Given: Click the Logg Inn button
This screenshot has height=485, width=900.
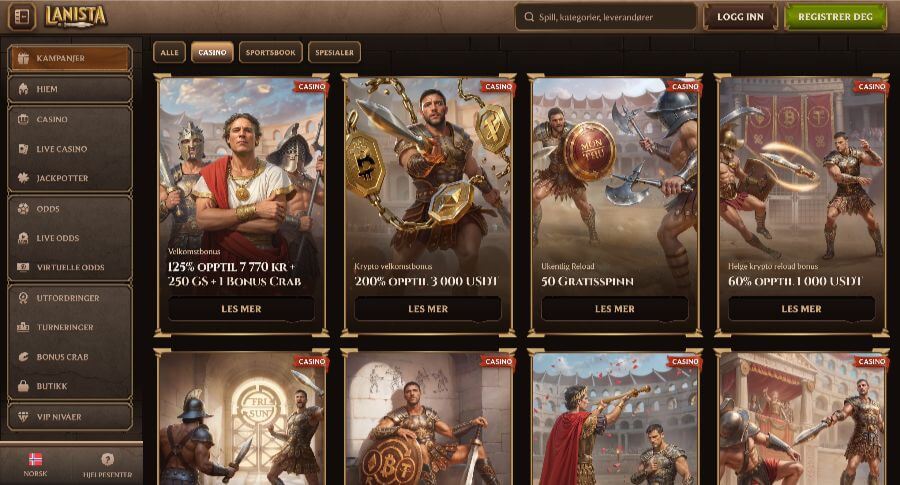Looking at the screenshot, I should pos(740,17).
